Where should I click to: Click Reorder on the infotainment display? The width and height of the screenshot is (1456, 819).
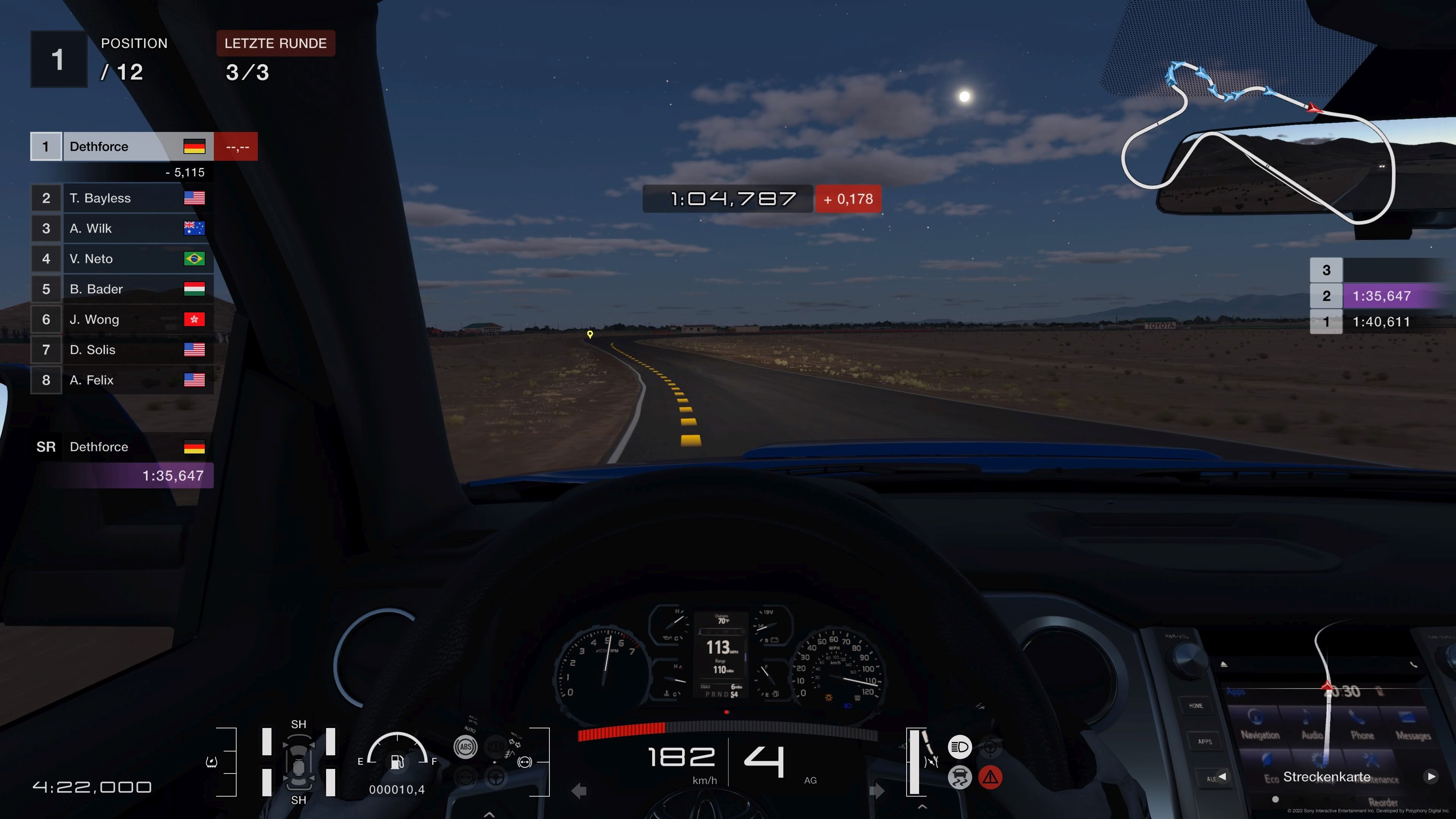(x=1383, y=802)
